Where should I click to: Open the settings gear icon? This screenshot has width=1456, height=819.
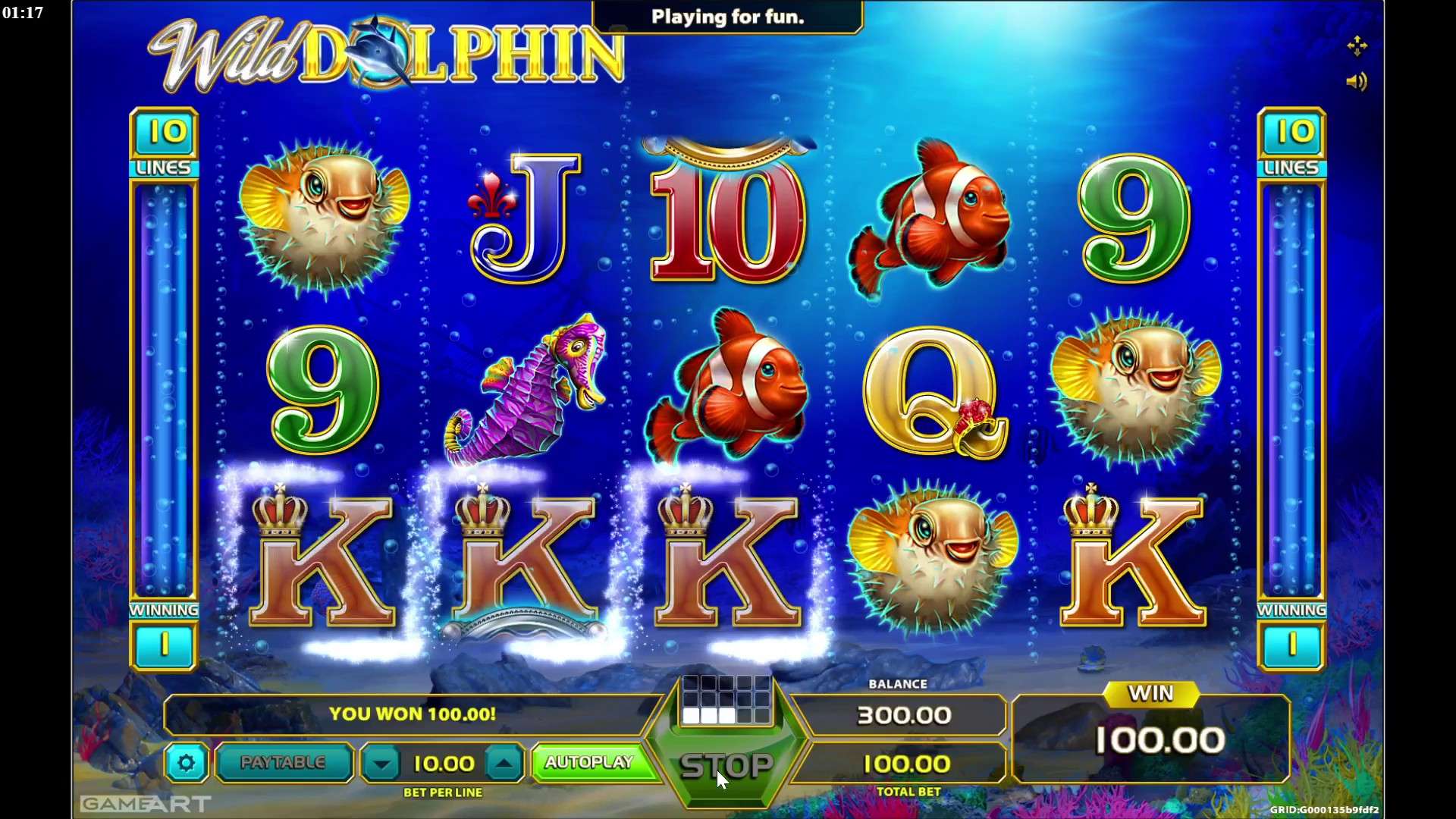point(187,764)
